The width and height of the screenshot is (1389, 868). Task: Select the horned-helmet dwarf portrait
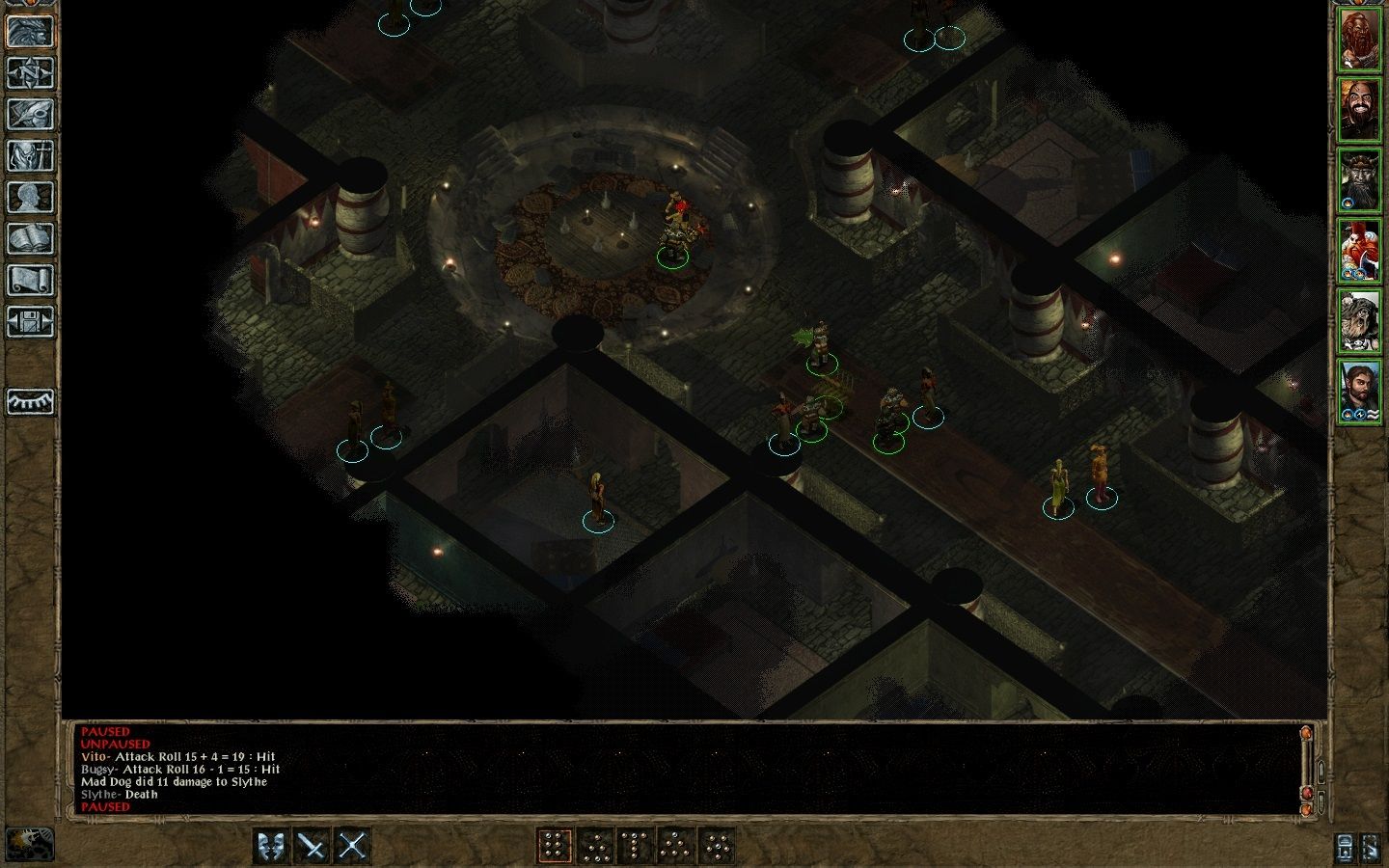[1360, 181]
